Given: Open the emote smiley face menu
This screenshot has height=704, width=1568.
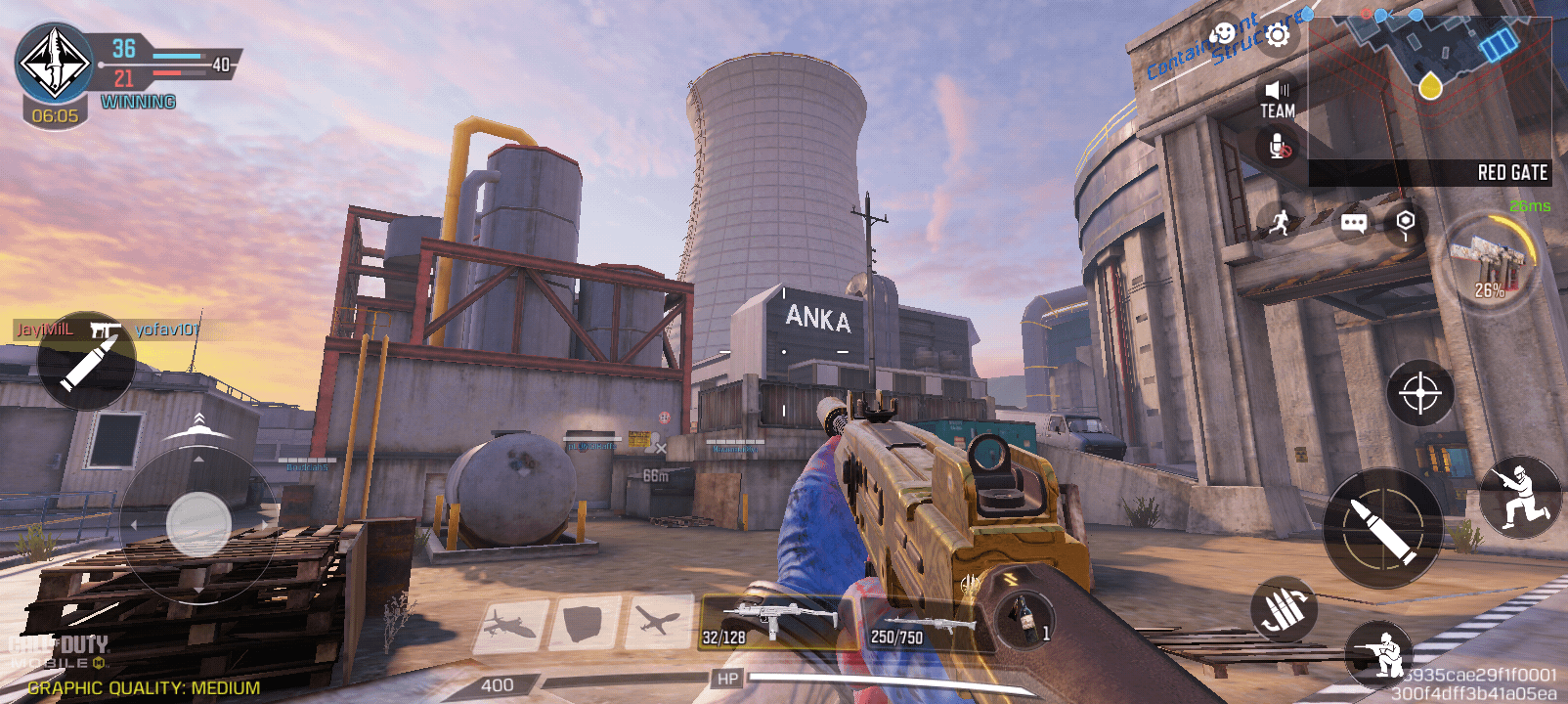Looking at the screenshot, I should coord(1223,34).
